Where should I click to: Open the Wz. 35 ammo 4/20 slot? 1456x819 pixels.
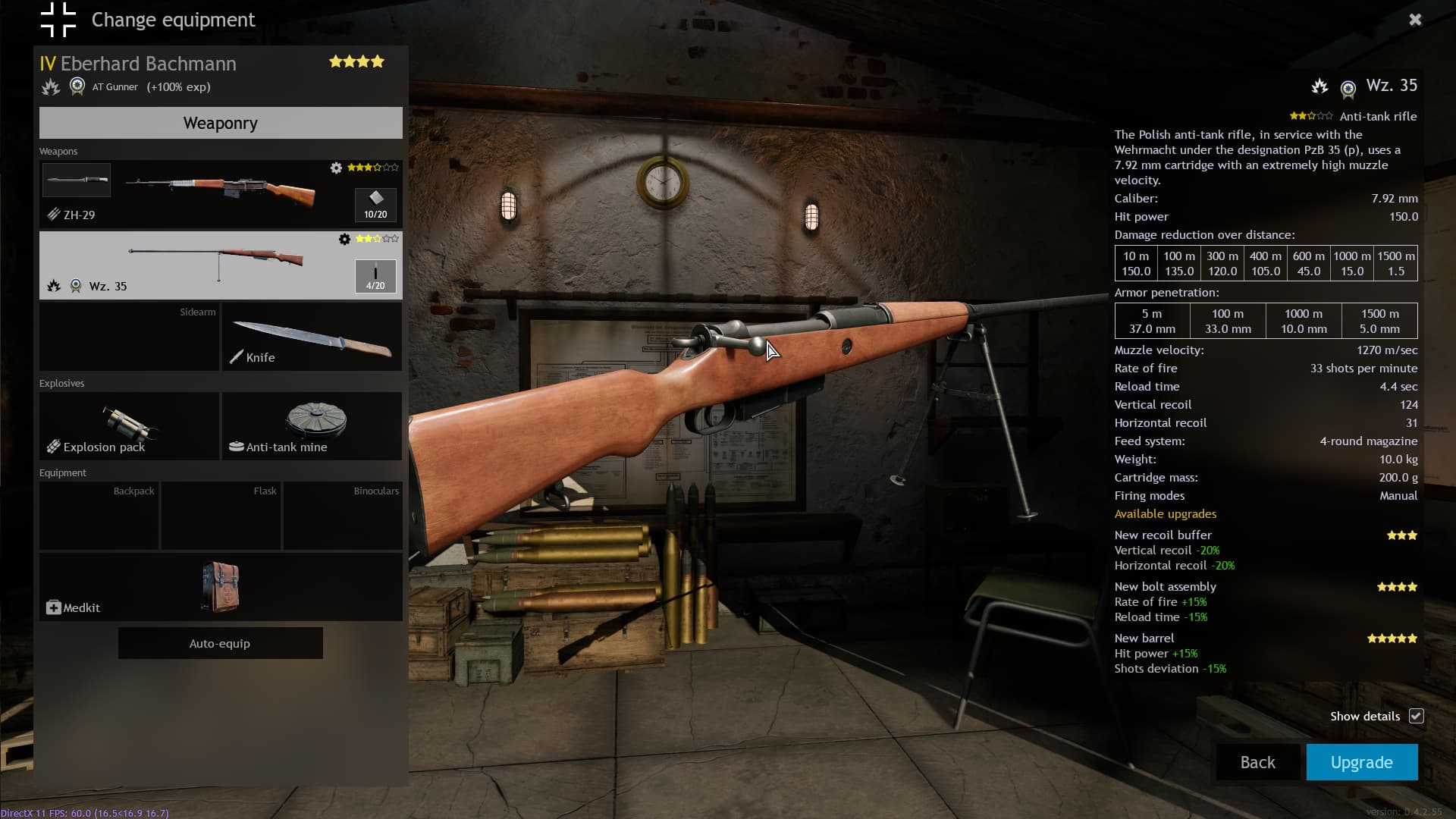pyautogui.click(x=375, y=276)
